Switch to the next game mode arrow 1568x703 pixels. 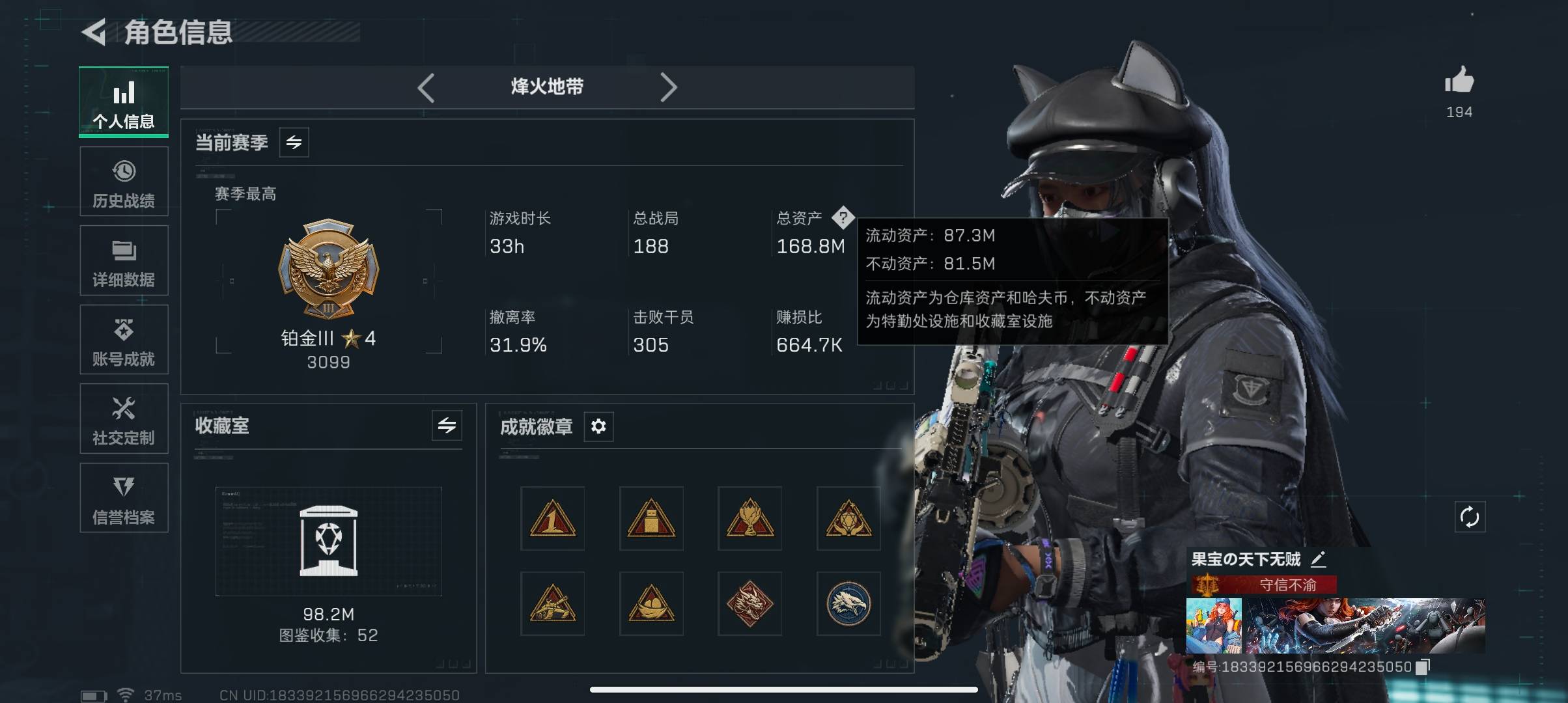tap(668, 87)
